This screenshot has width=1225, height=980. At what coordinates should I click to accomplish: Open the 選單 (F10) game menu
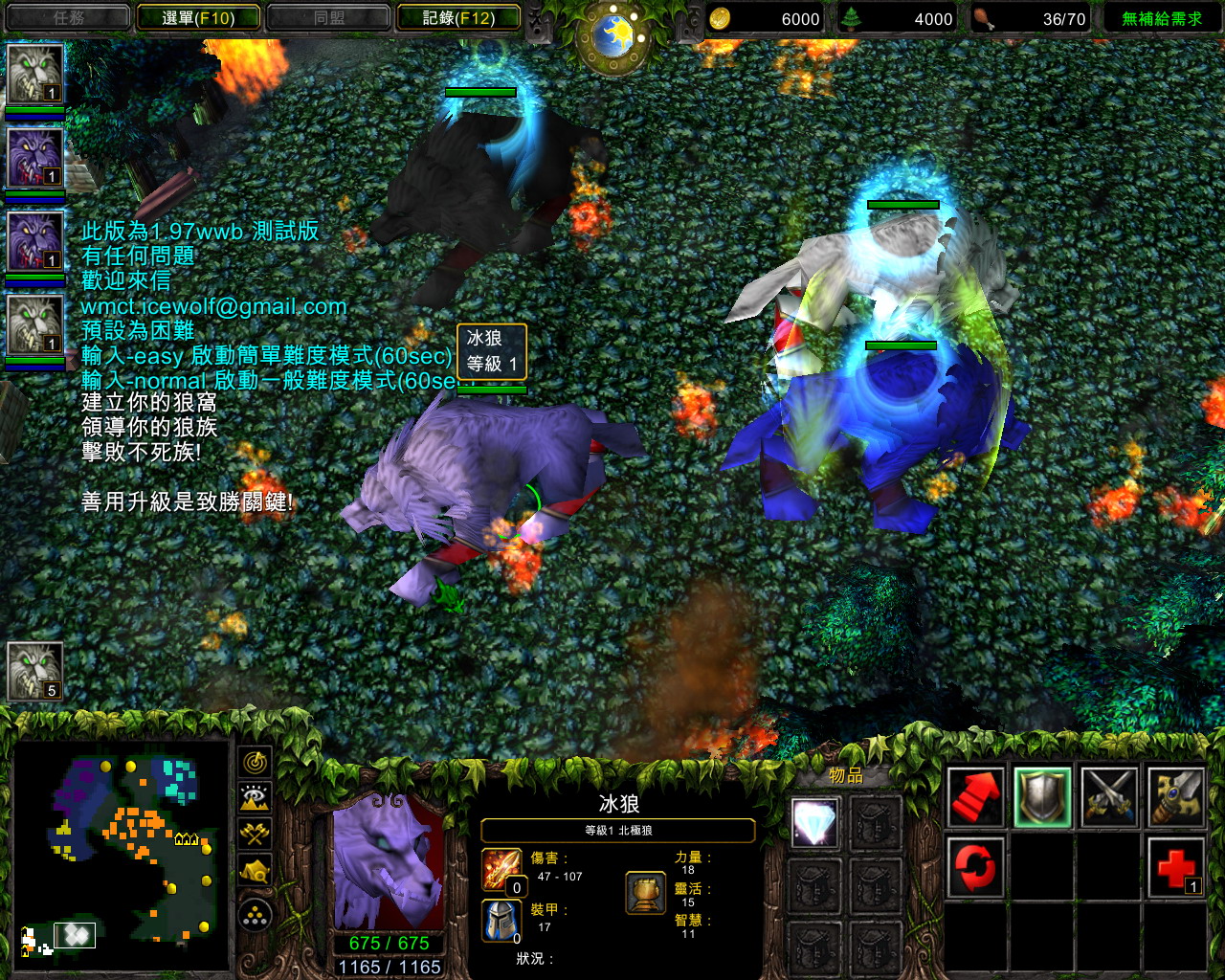coord(198,17)
